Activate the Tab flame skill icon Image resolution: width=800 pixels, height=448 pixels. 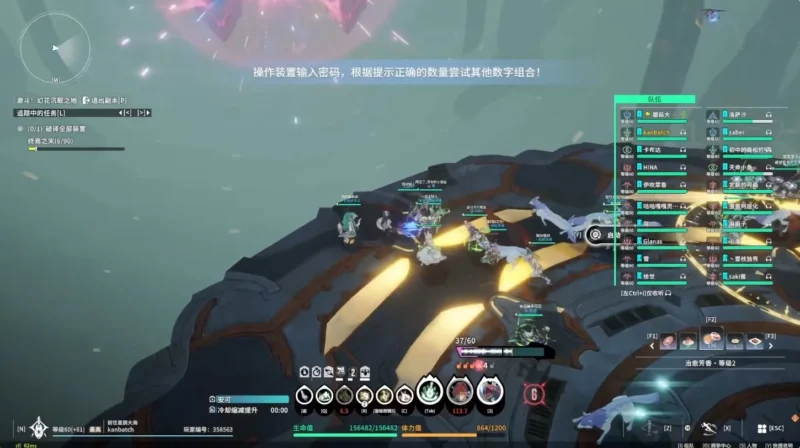pos(429,393)
